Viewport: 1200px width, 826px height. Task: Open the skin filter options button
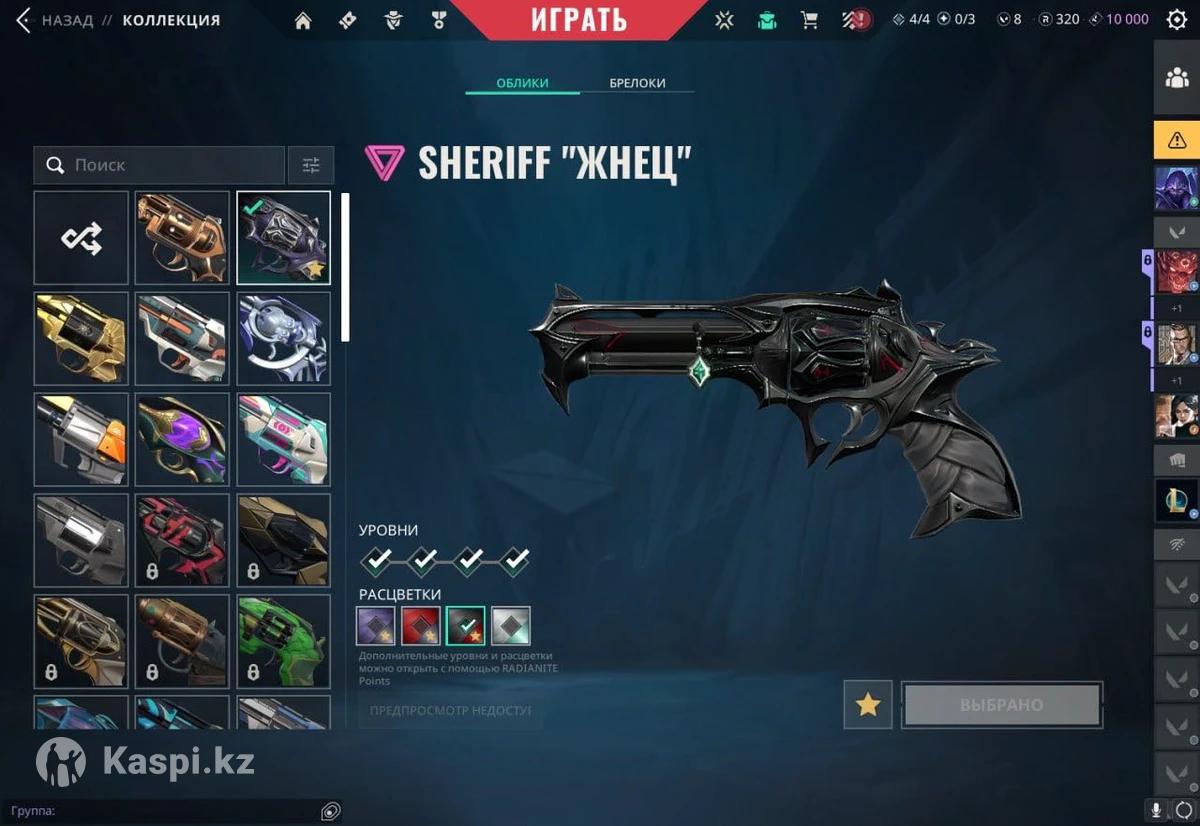311,165
